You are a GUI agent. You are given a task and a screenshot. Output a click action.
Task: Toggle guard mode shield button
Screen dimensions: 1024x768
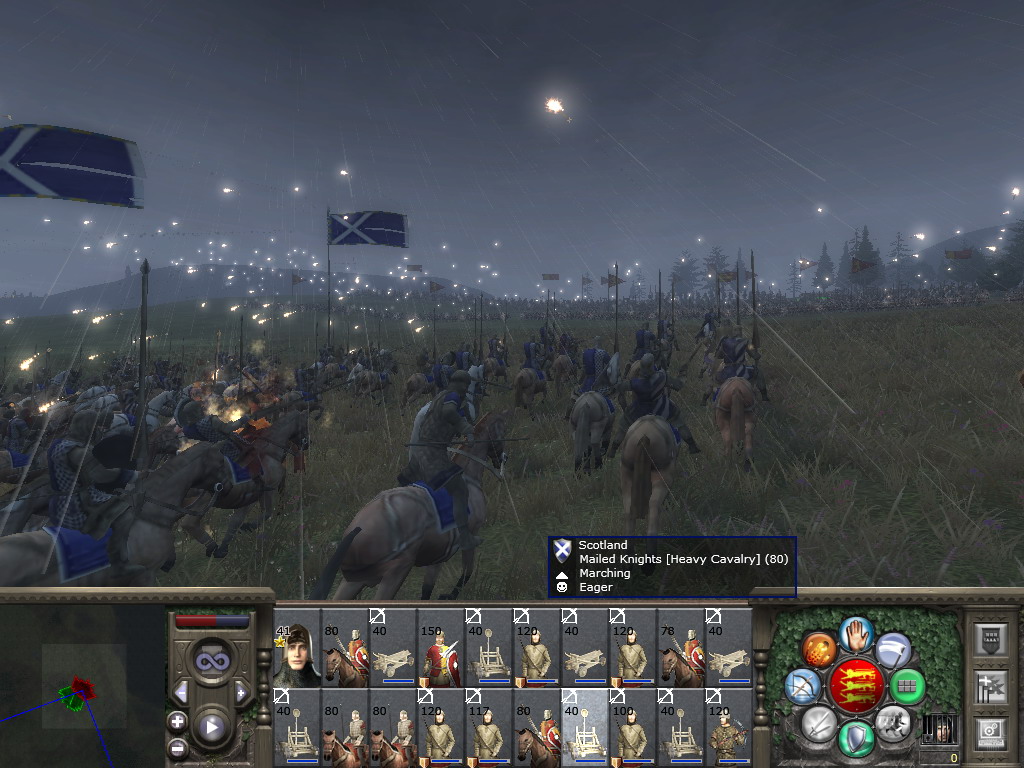click(x=855, y=738)
